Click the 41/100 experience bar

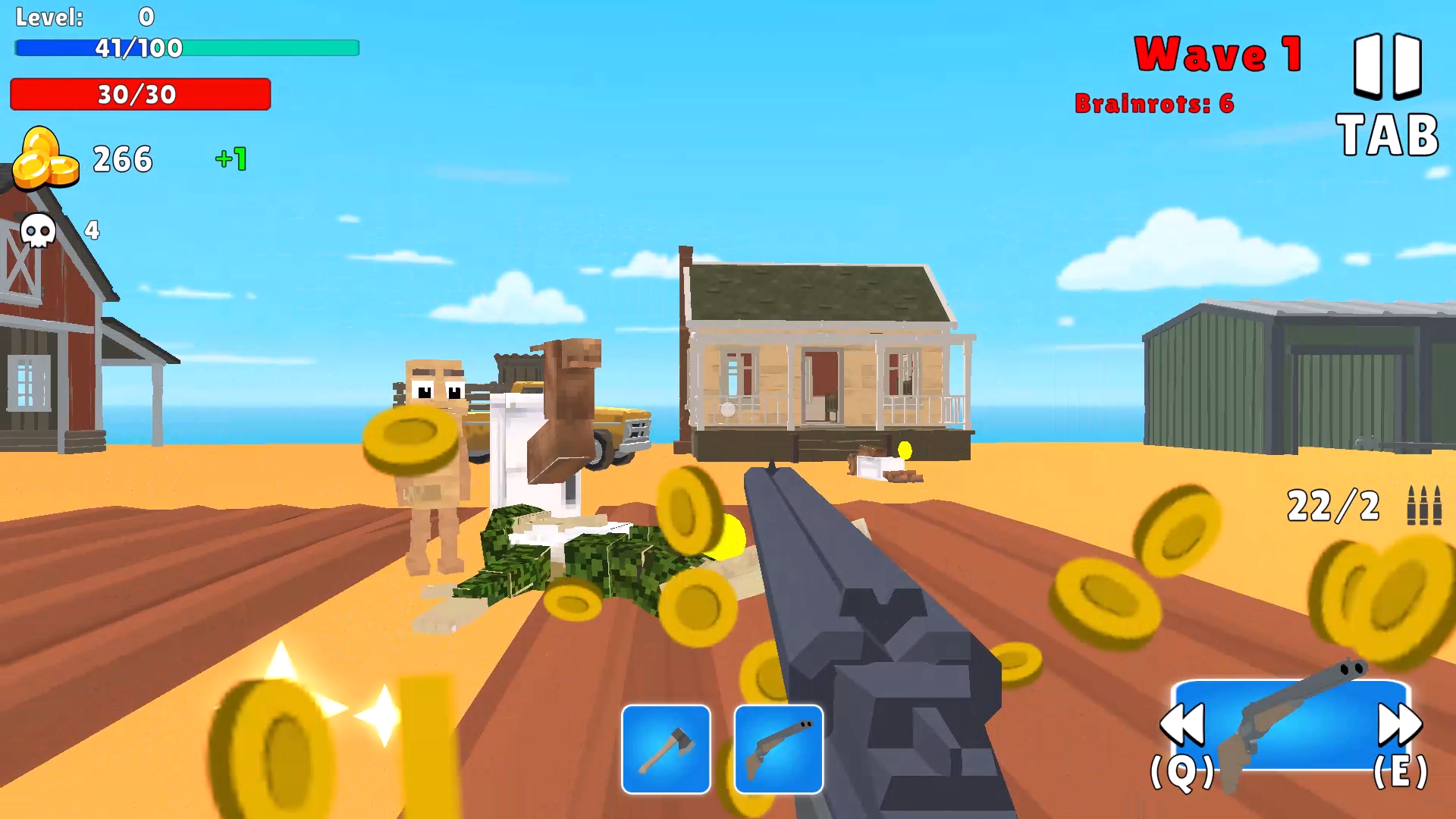(187, 48)
